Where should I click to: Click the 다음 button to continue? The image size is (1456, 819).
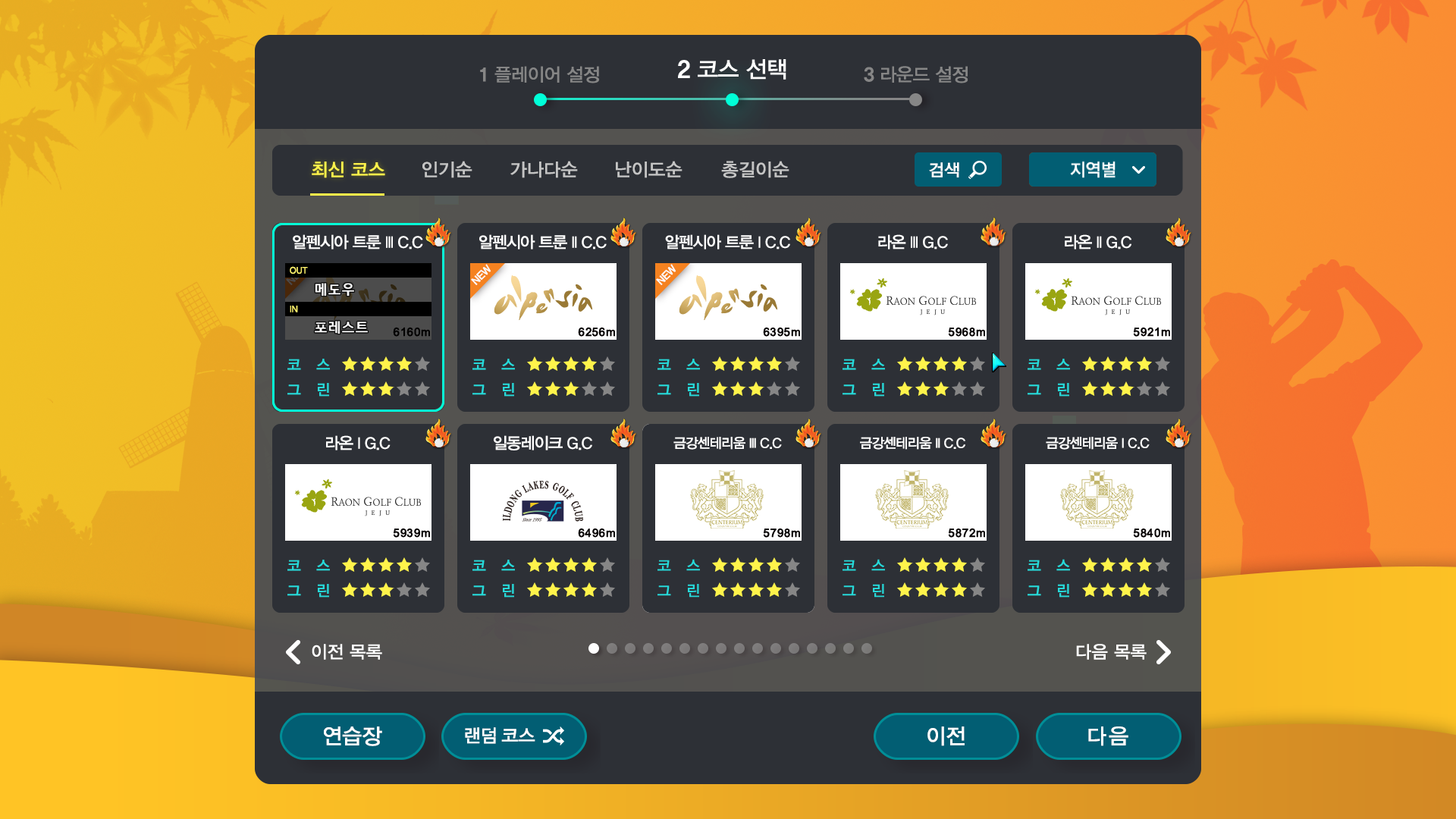(x=1109, y=736)
